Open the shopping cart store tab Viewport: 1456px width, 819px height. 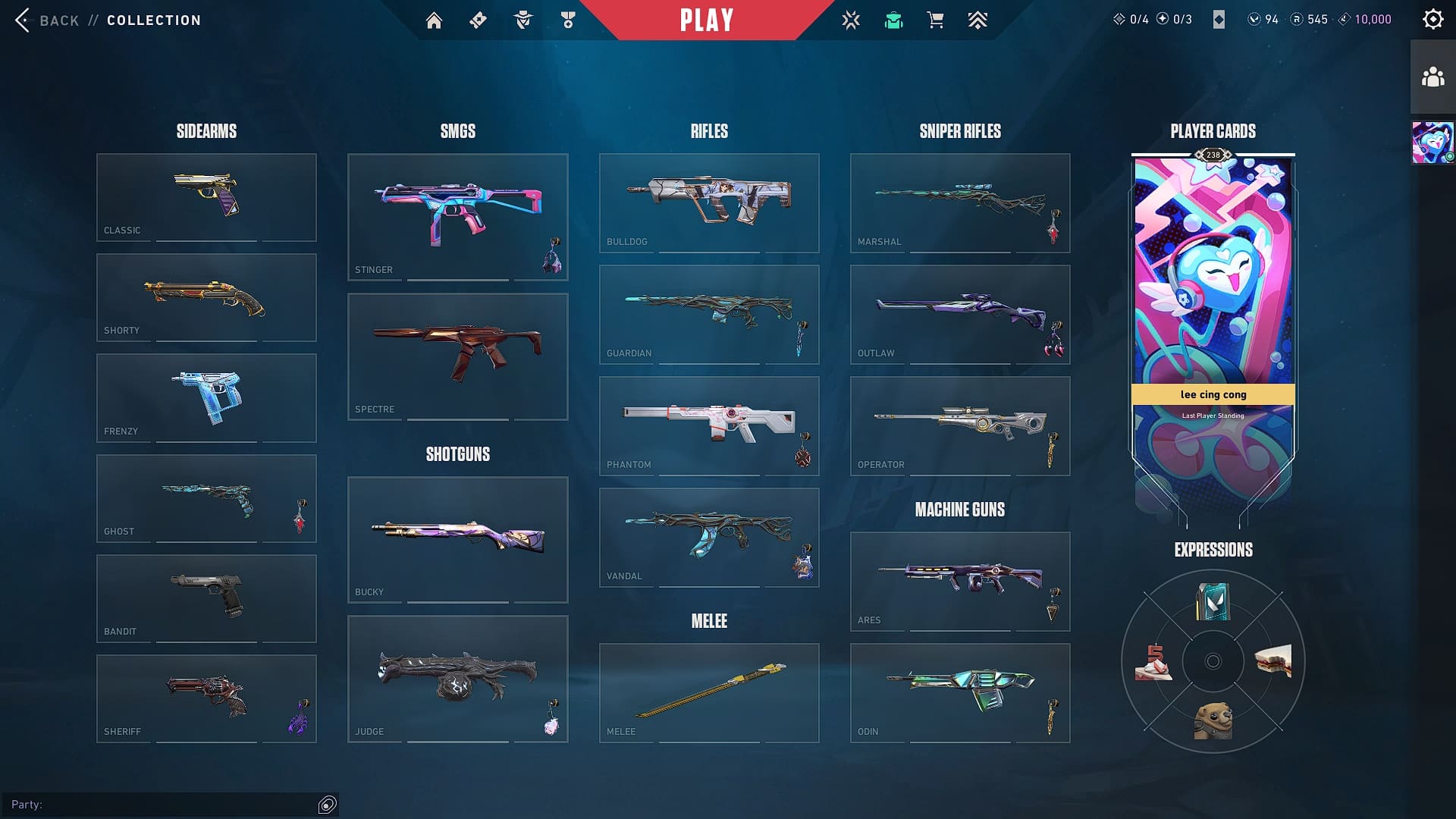coord(935,20)
